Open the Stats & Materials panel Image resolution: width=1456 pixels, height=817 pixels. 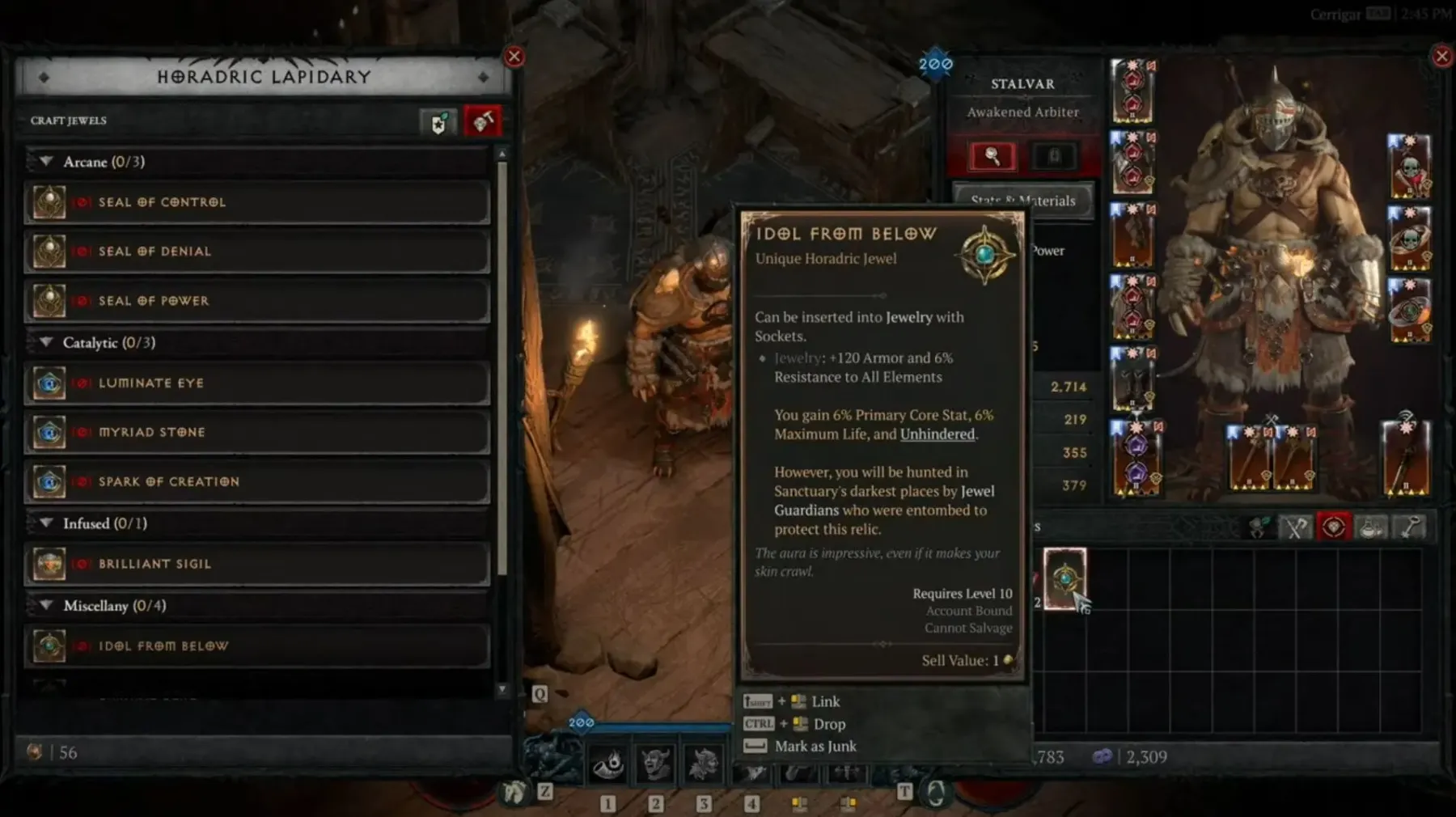click(1022, 201)
